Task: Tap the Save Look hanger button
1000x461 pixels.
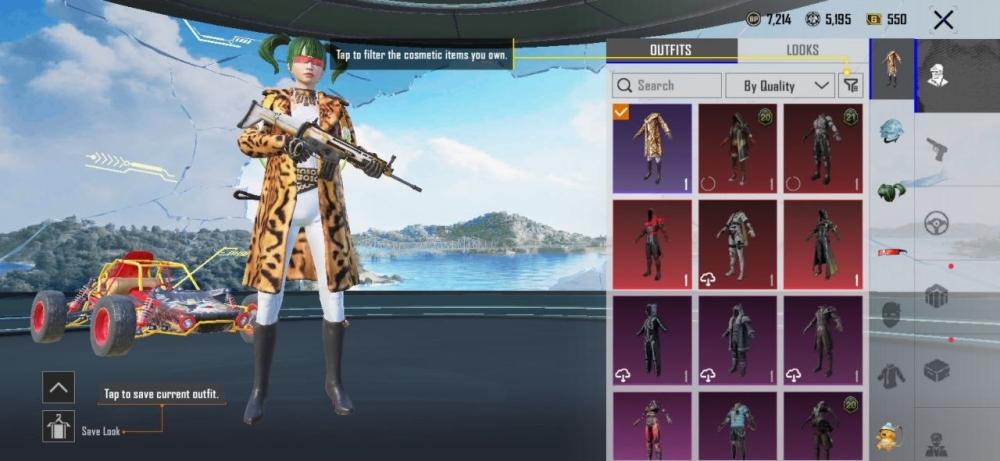Action: pyautogui.click(x=59, y=426)
